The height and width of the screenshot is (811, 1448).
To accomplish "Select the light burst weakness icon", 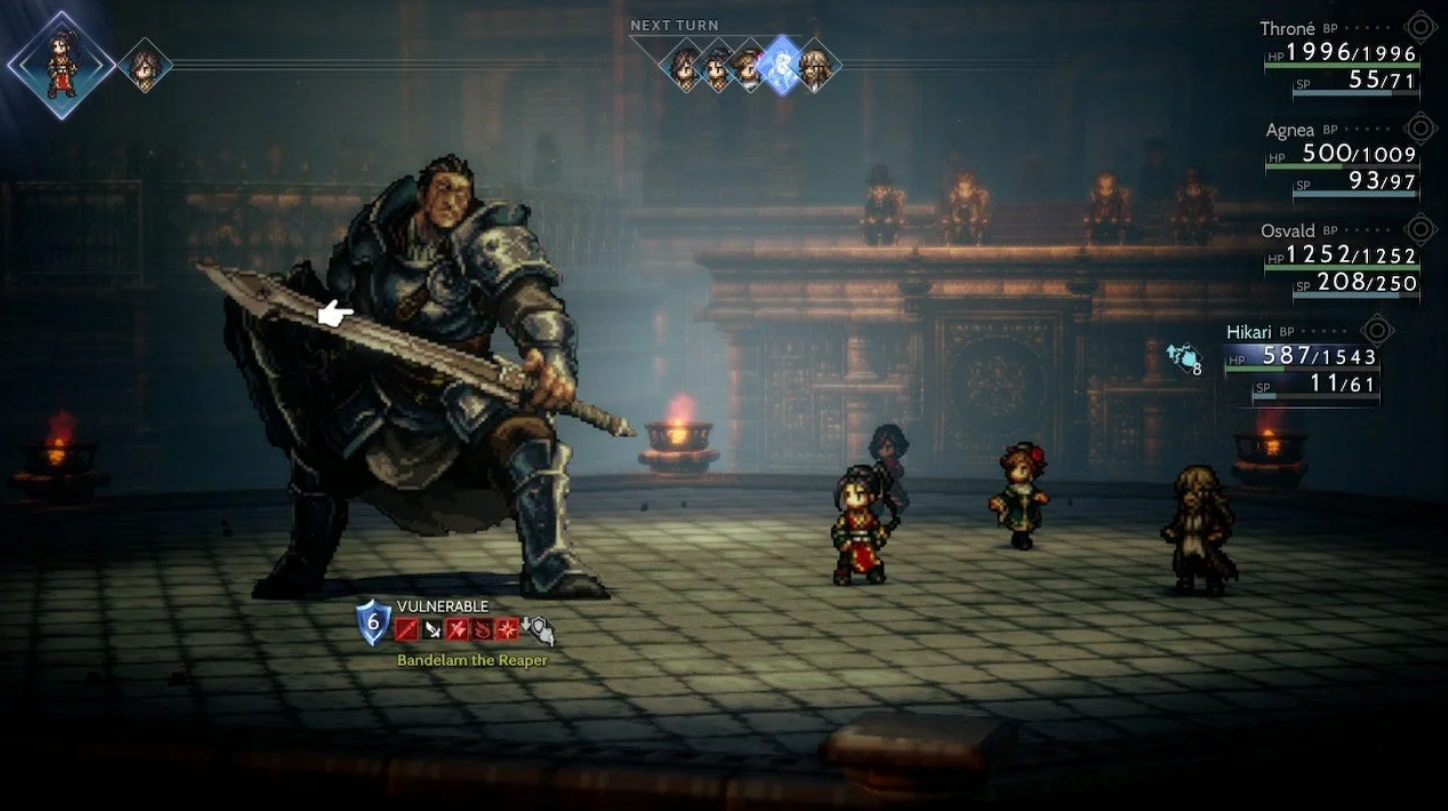I will click(x=507, y=629).
